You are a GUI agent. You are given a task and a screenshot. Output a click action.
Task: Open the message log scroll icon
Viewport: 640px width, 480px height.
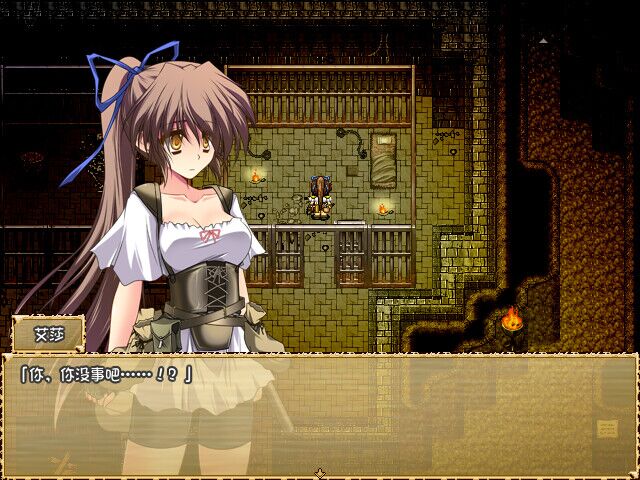click(x=607, y=428)
